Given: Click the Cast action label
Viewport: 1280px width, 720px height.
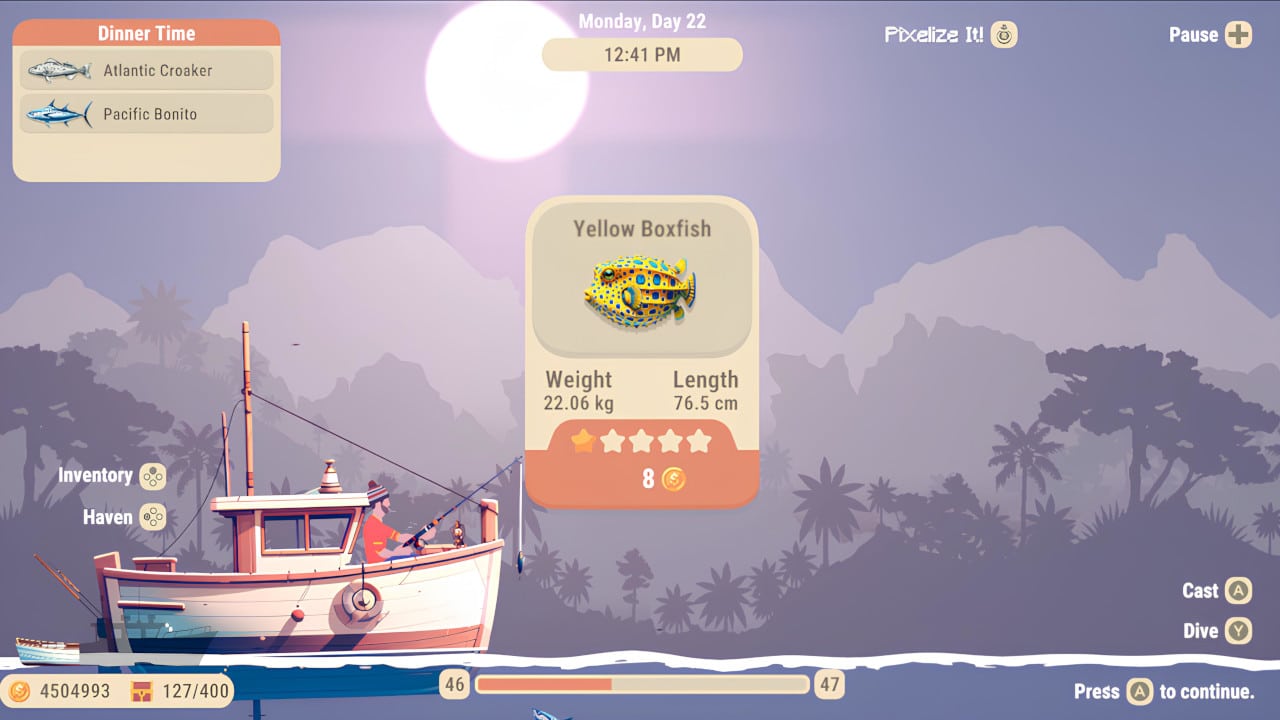Looking at the screenshot, I should point(1199,591).
